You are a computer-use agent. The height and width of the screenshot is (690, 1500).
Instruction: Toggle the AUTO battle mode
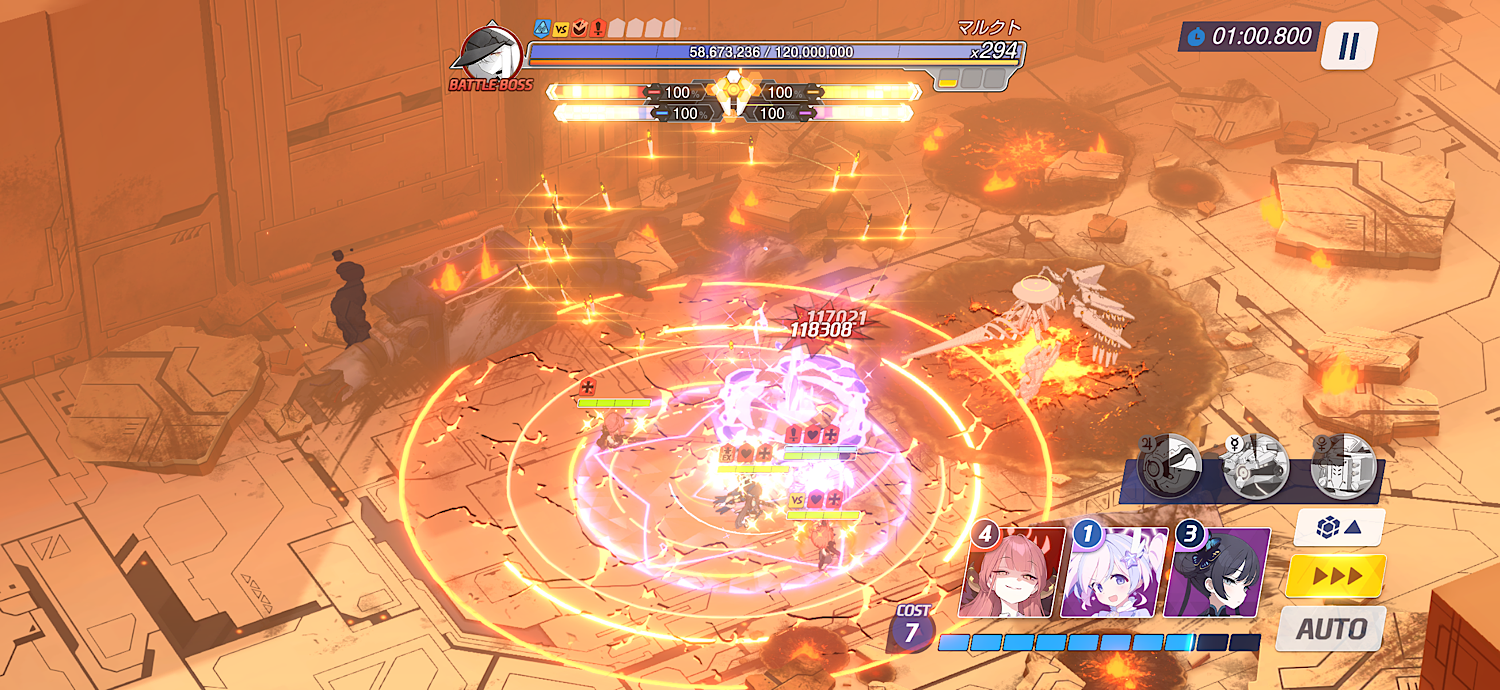click(x=1331, y=629)
